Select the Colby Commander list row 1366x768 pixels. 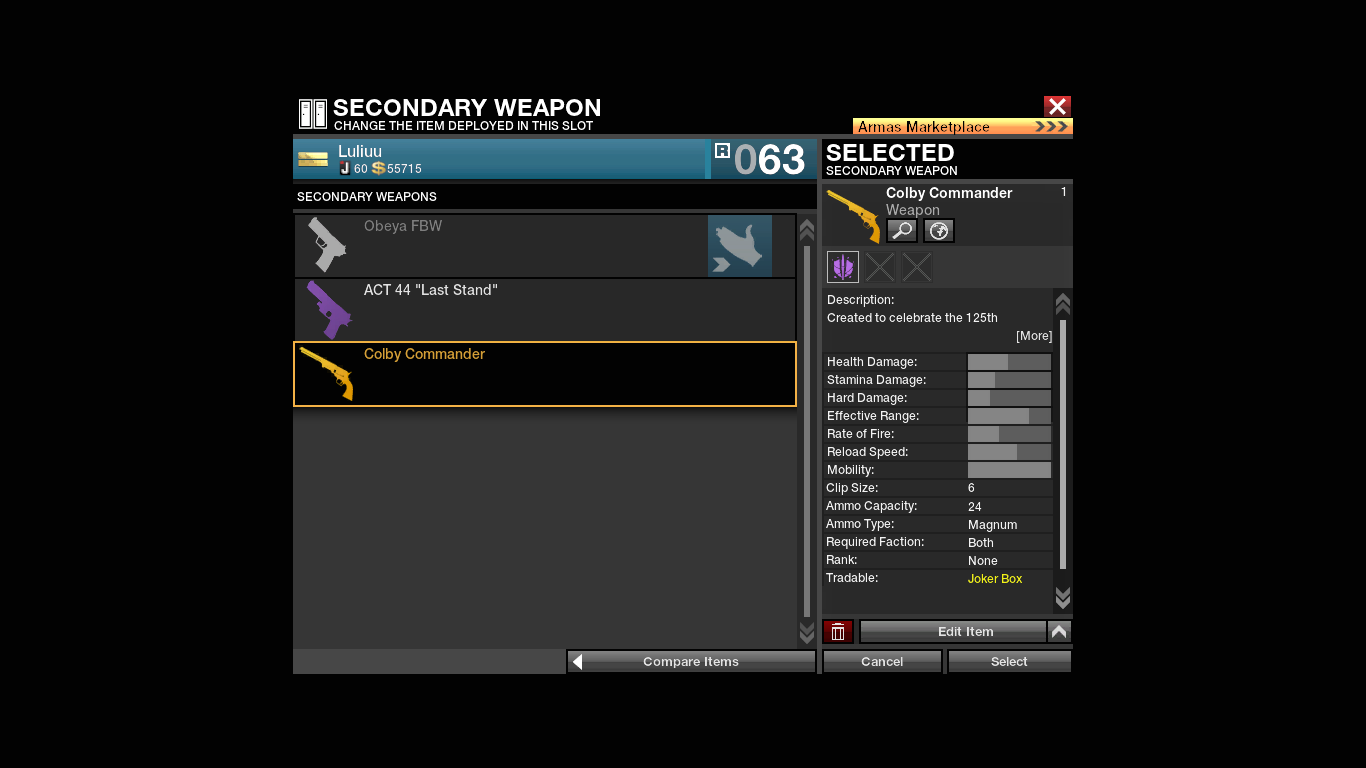(x=545, y=374)
